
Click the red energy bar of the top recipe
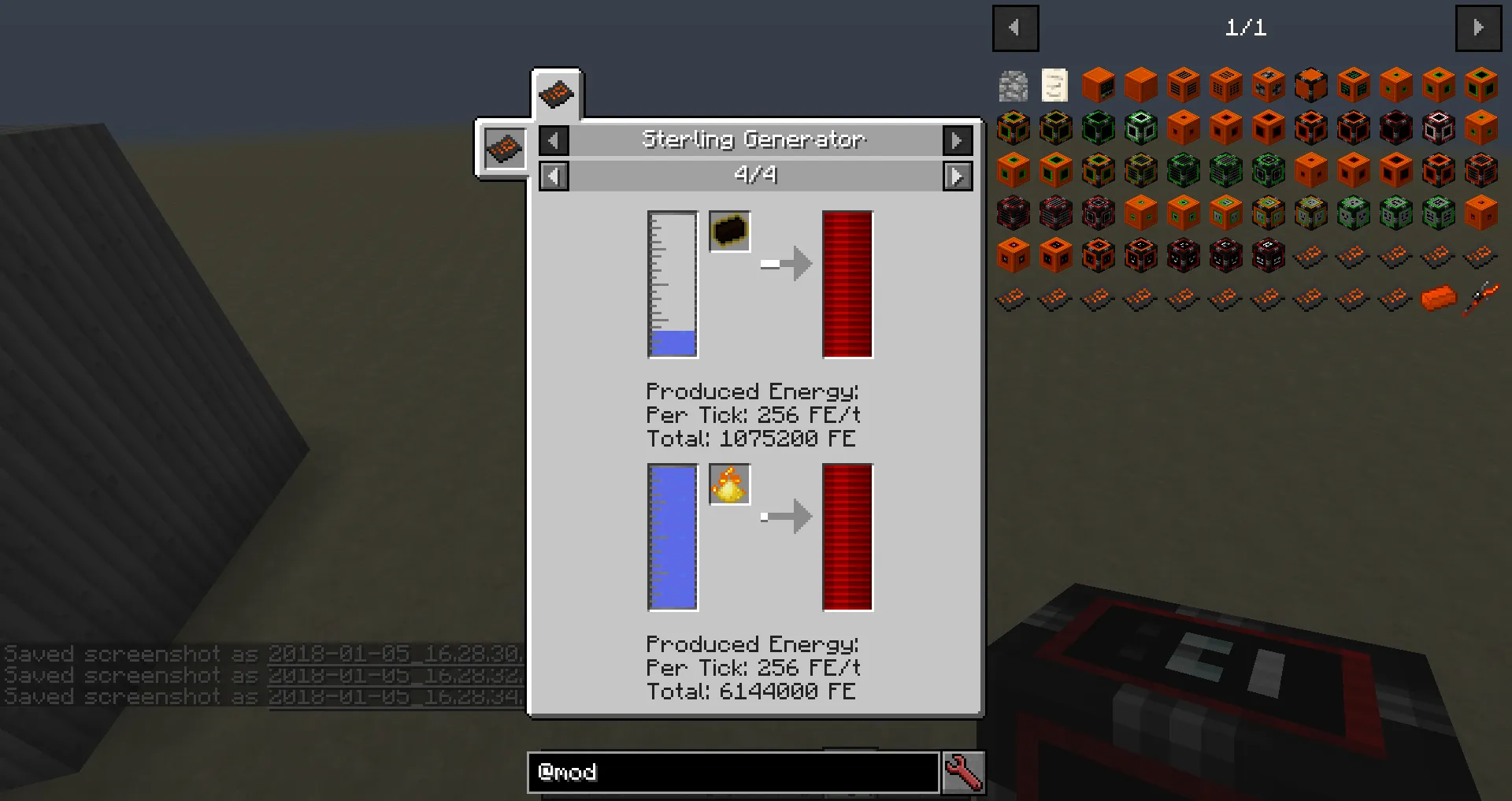(847, 285)
